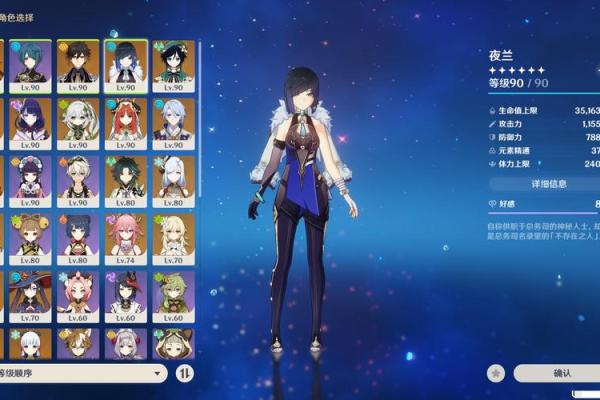Open the 详细信息 details panel
Viewport: 600px width, 400px height.
pos(548,184)
